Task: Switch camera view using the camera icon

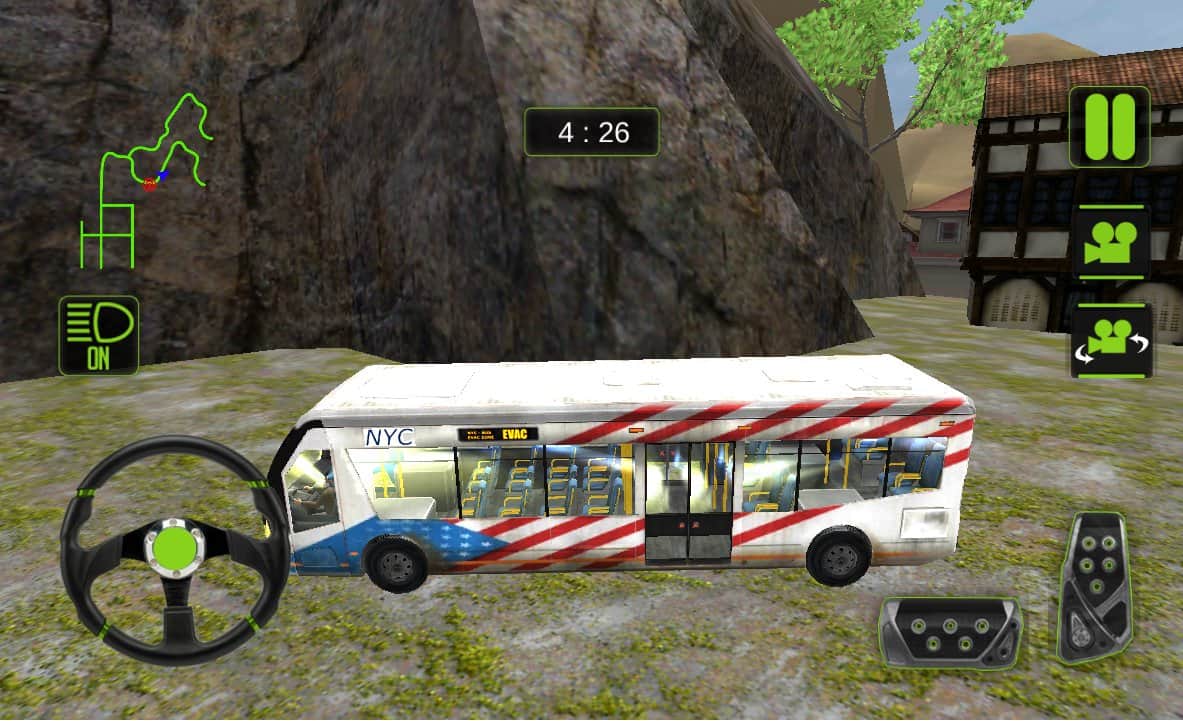Action: tap(1112, 242)
